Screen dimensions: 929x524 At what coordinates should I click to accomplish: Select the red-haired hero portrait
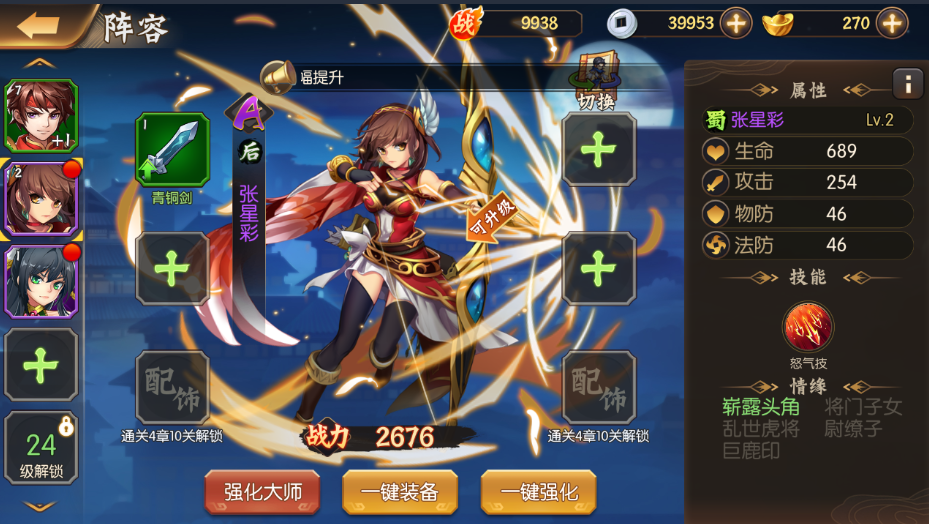pos(41,116)
